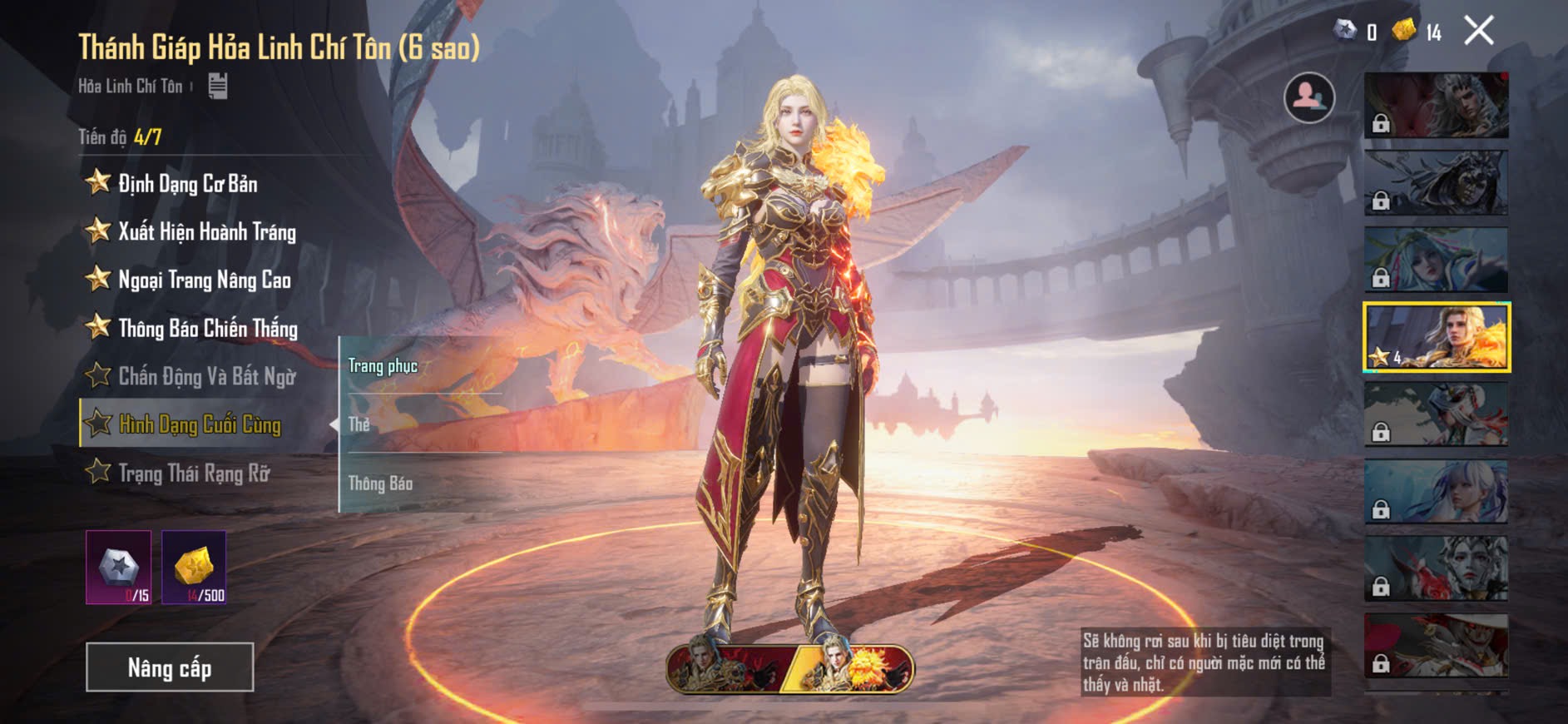Select the locked white-hat outfit thumbnail
The width and height of the screenshot is (1568, 724).
(1437, 646)
